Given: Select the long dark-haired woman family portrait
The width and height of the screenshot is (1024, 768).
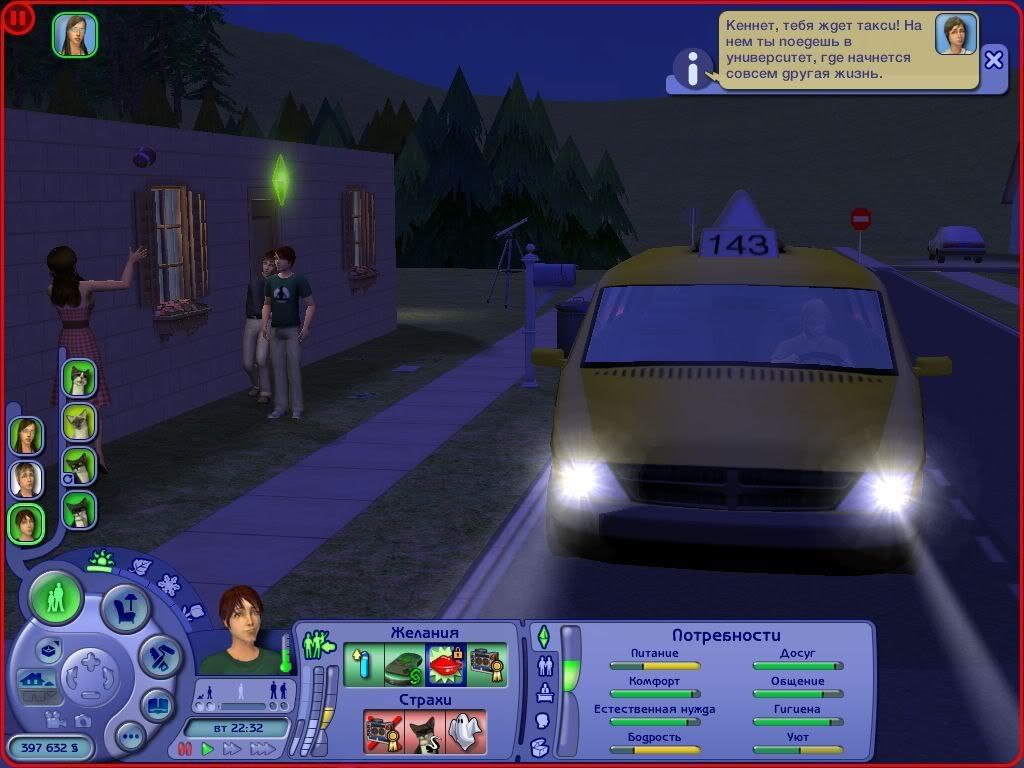Looking at the screenshot, I should pos(26,435).
